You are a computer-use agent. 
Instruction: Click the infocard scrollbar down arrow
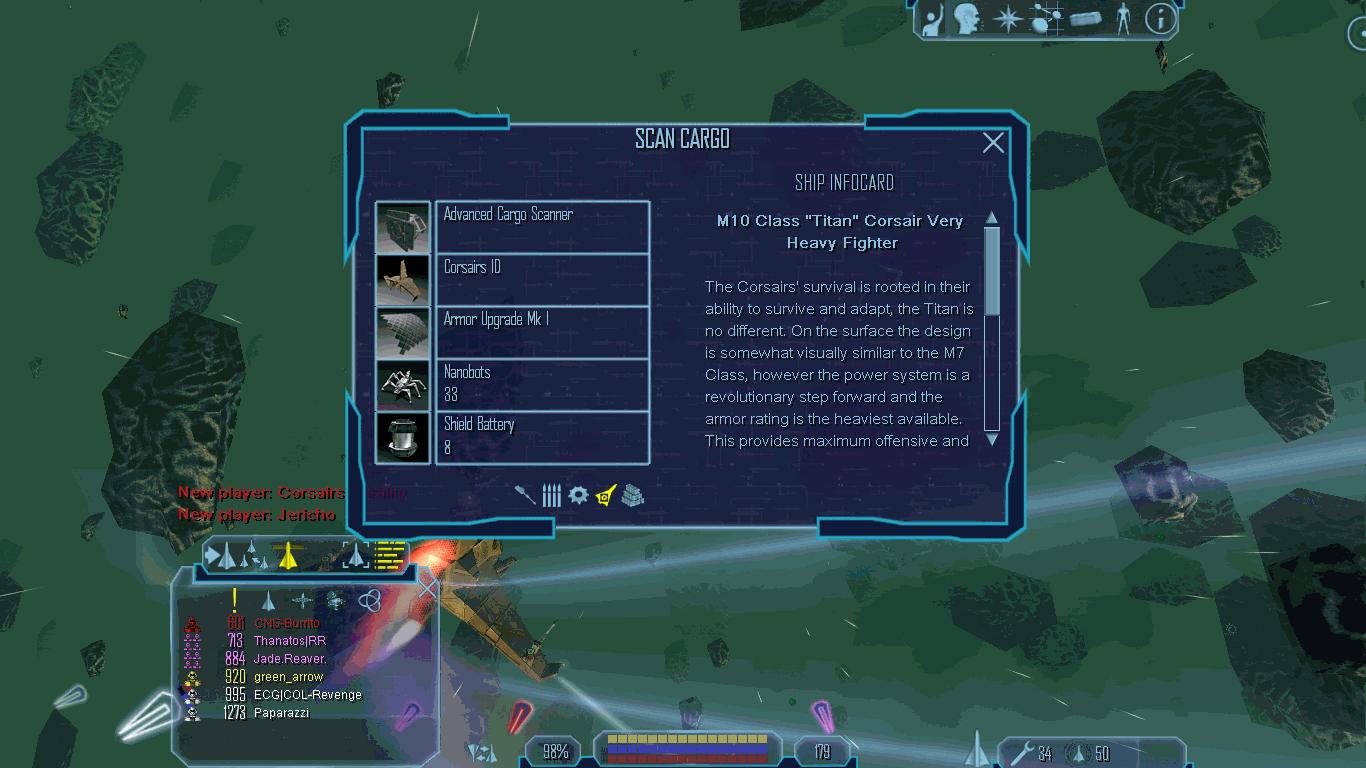992,439
